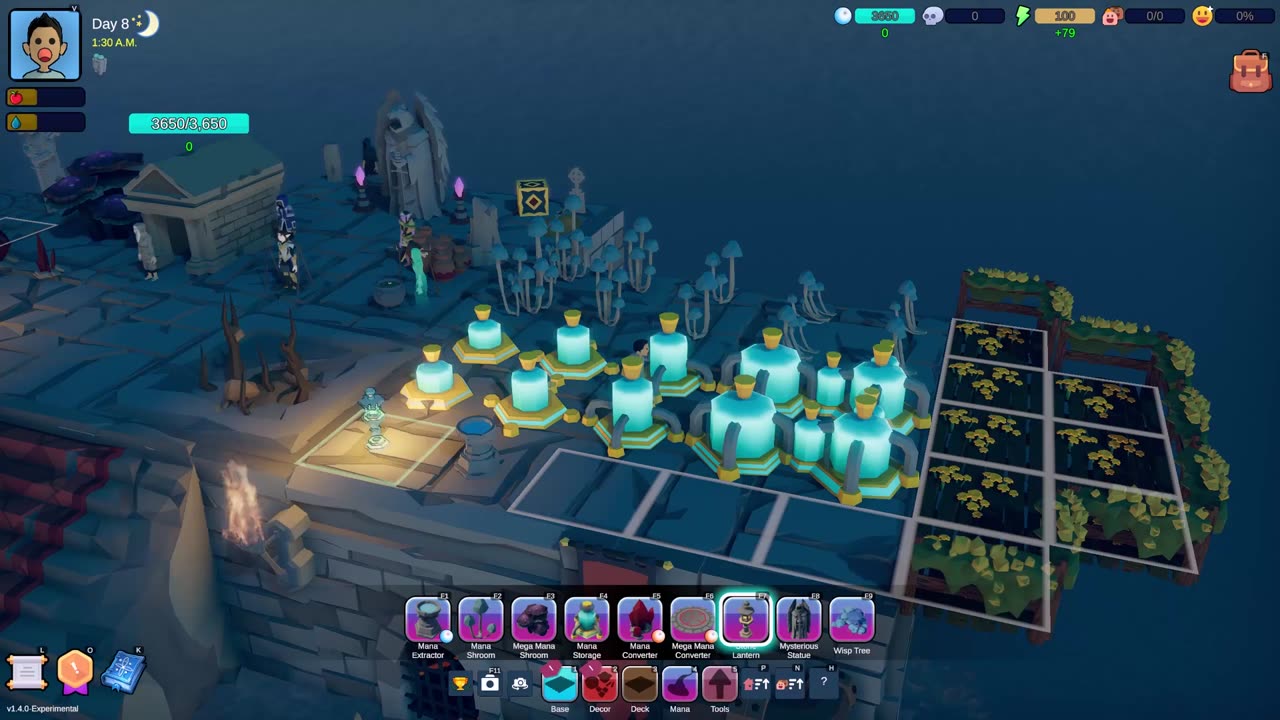
Task: Click the camera screenshot button
Action: pos(490,684)
